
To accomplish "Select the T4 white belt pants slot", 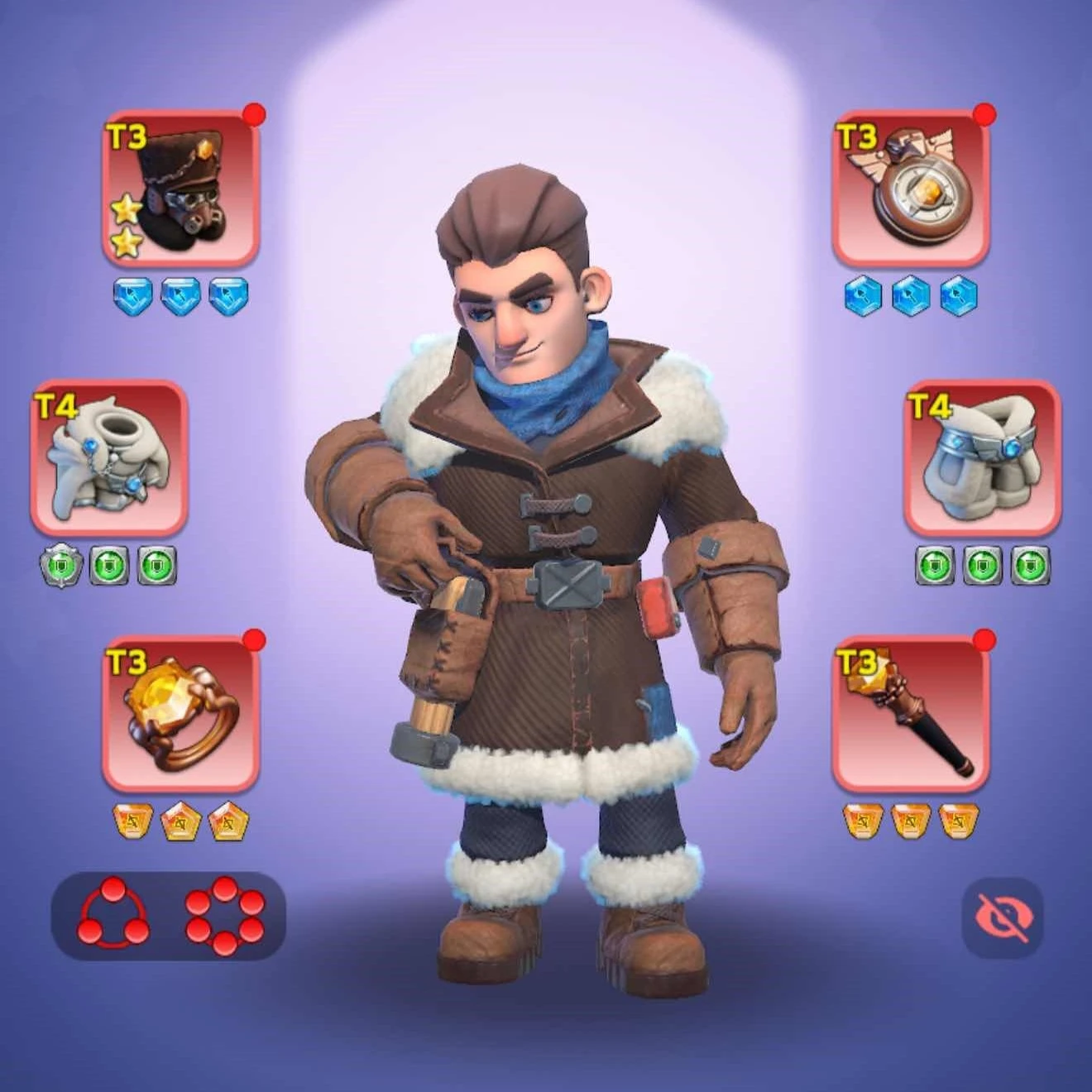I will (x=982, y=457).
